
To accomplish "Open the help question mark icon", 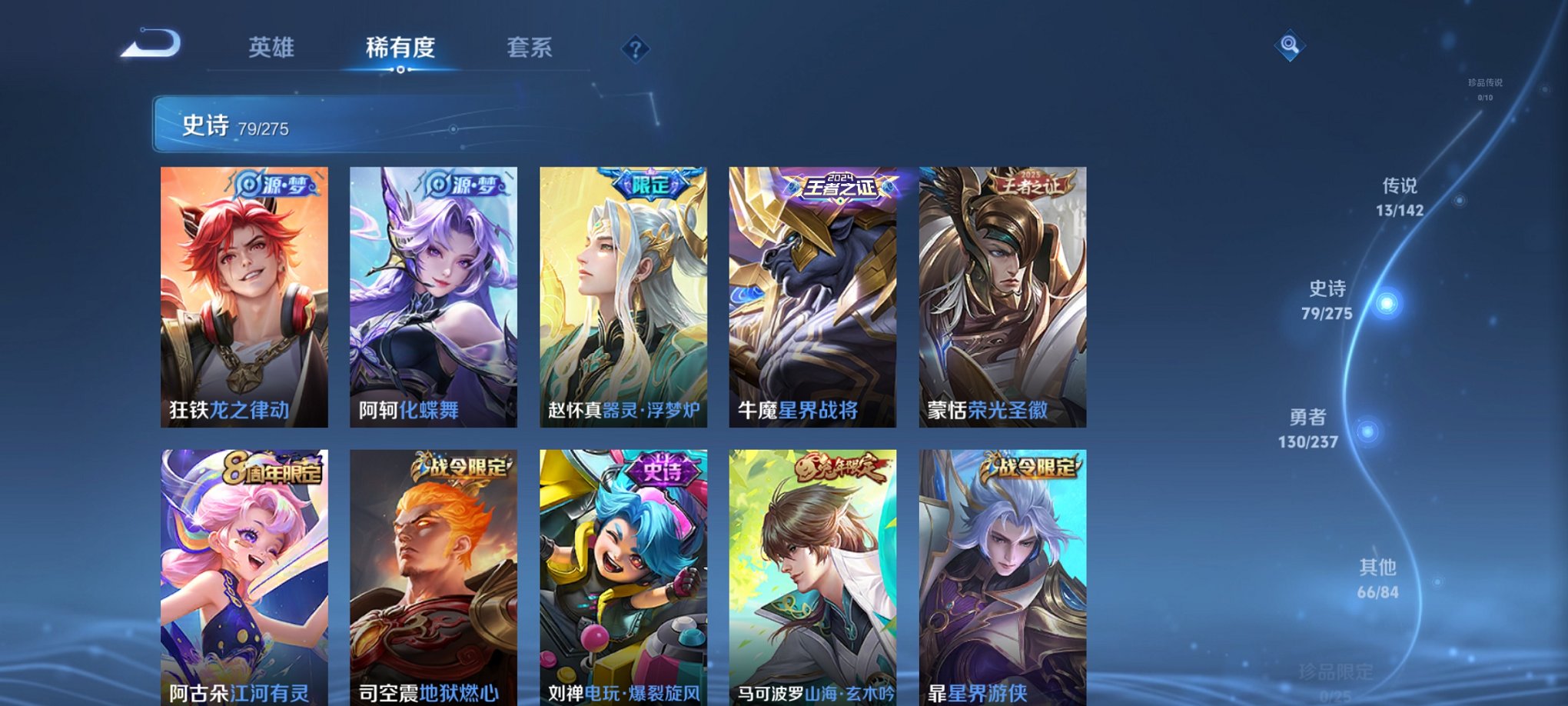I will (635, 49).
